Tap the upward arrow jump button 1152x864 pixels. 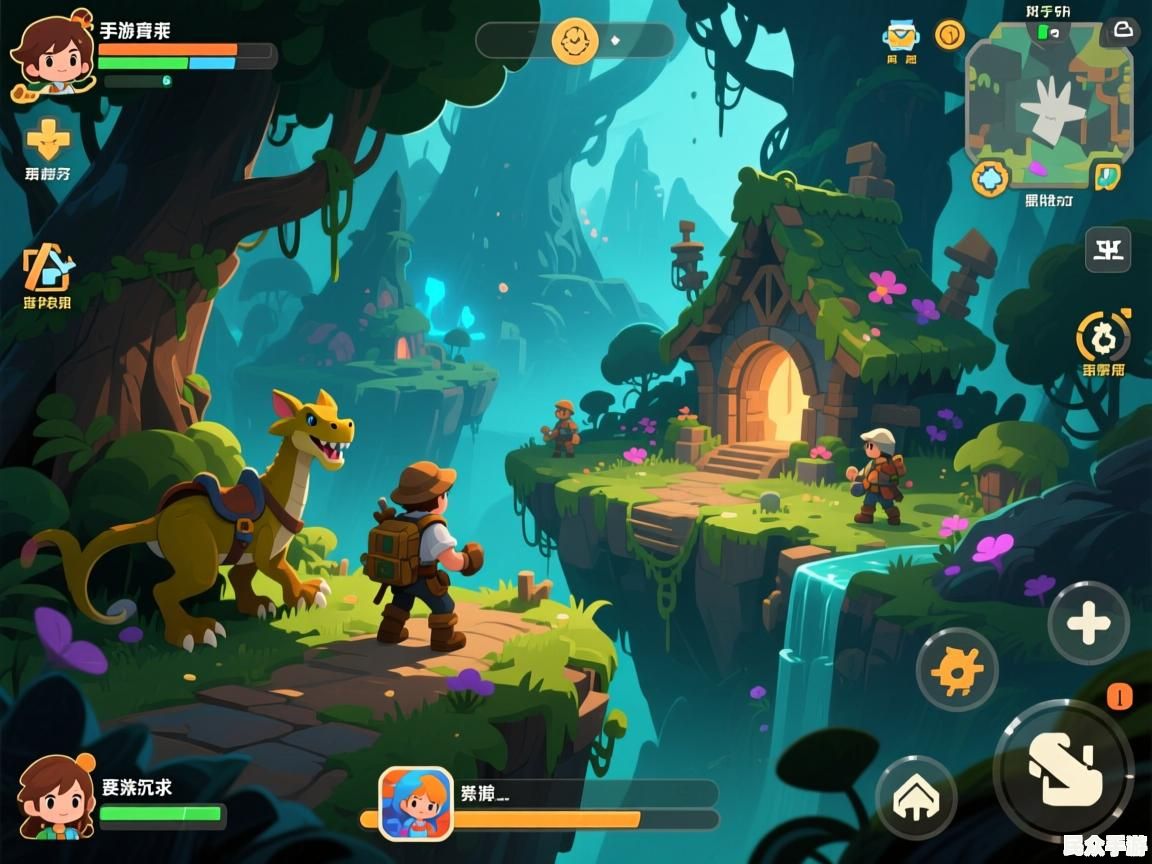click(x=916, y=796)
